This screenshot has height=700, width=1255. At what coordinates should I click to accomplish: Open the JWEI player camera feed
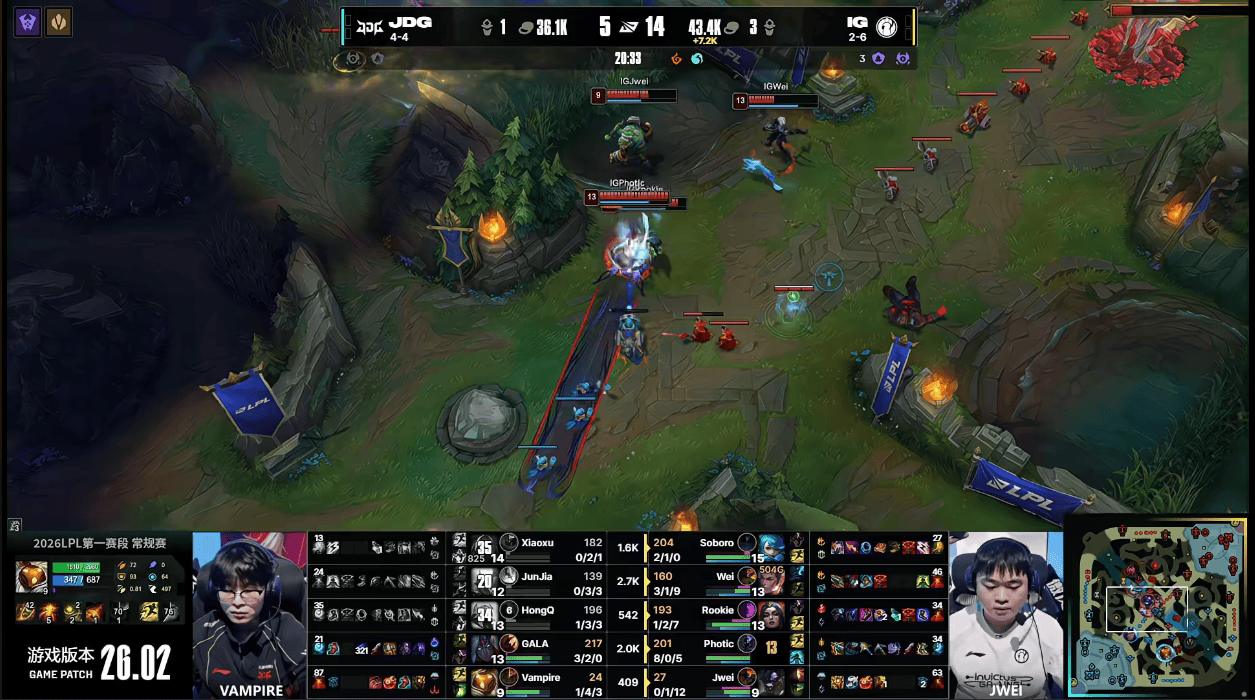(1005, 612)
